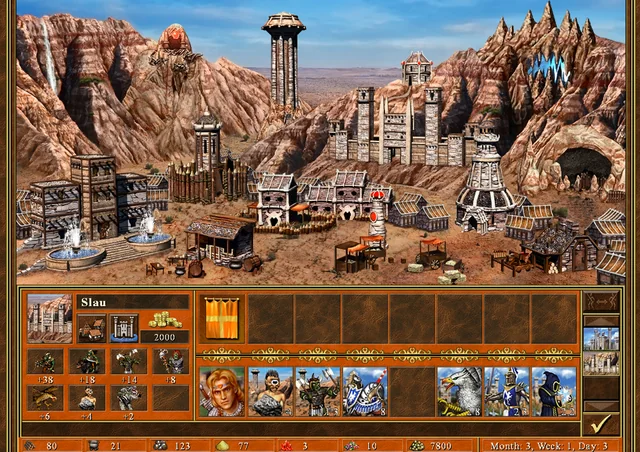
Task: Open the fort building icon
Action: (125, 327)
